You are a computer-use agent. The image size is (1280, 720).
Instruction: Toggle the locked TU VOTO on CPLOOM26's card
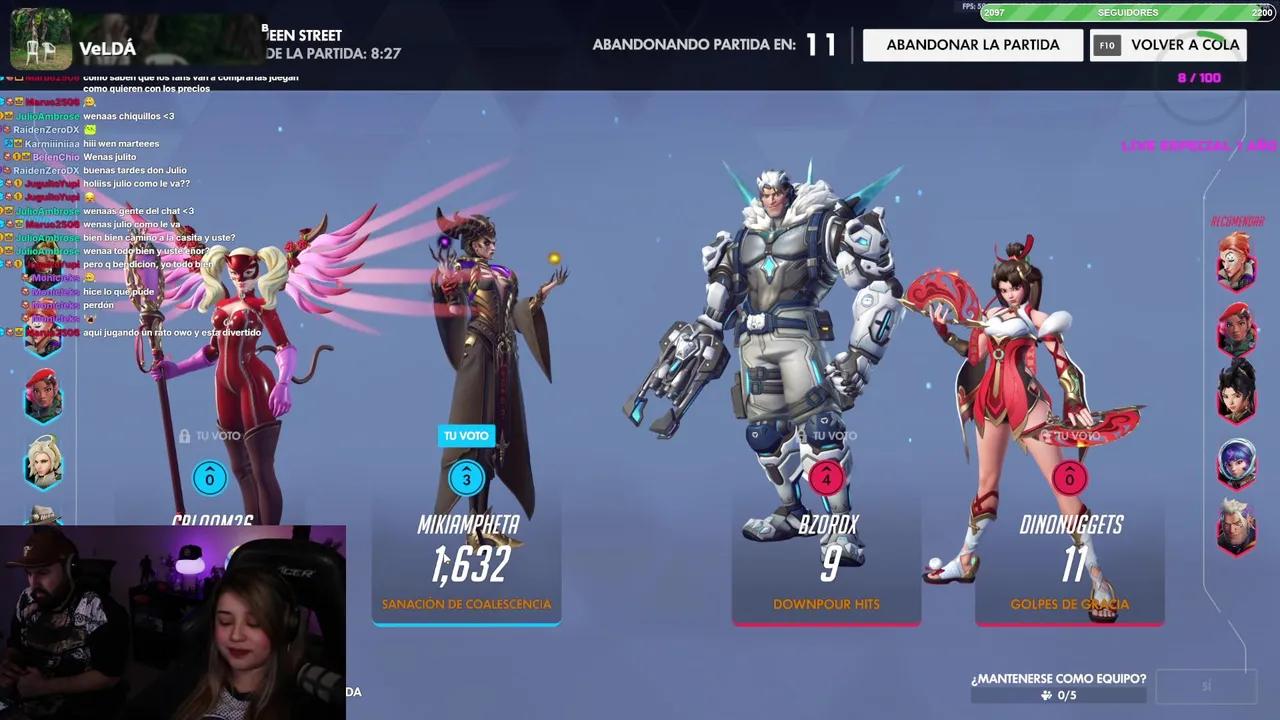click(x=209, y=438)
